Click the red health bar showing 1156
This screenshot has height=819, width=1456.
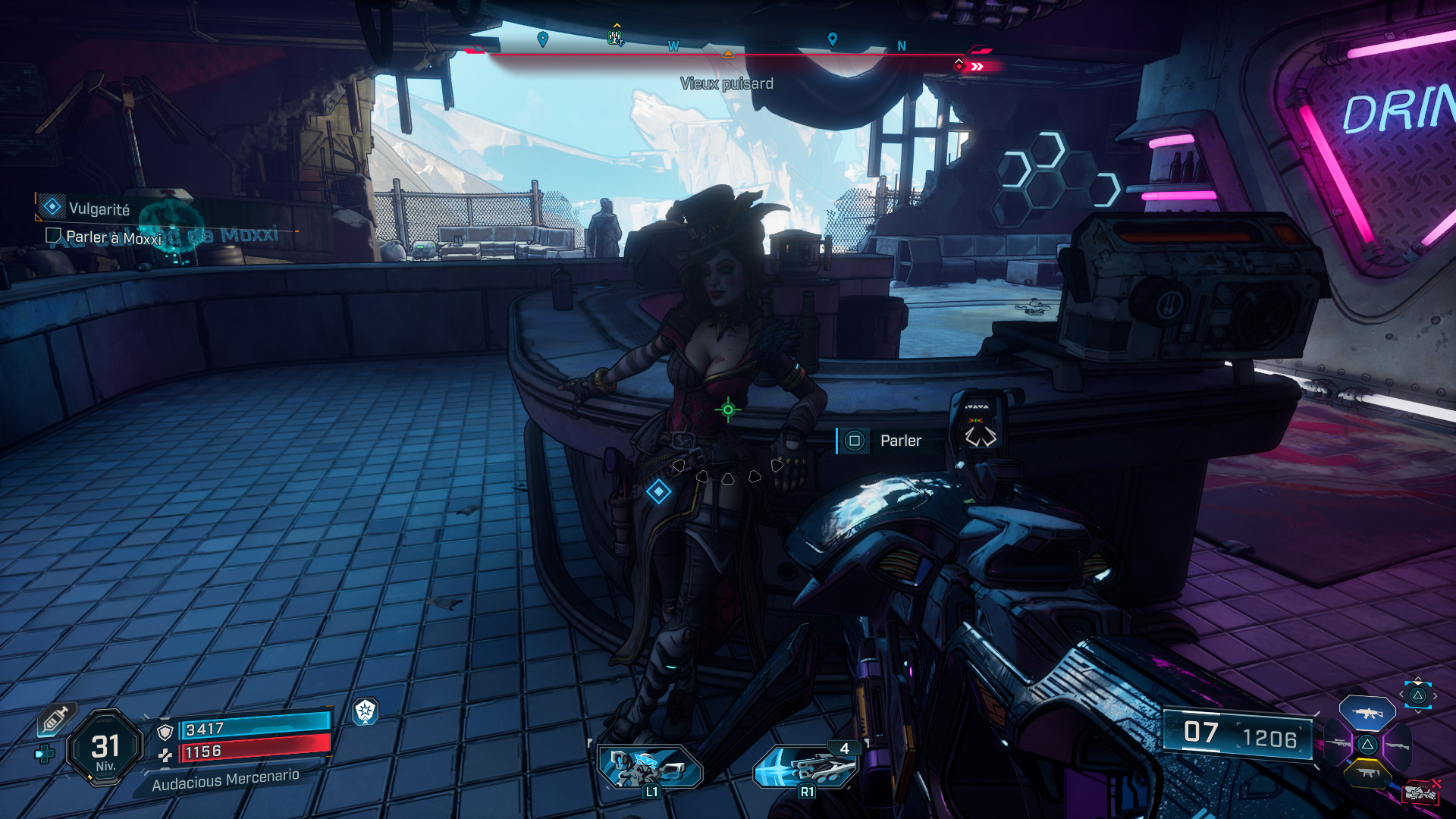250,752
